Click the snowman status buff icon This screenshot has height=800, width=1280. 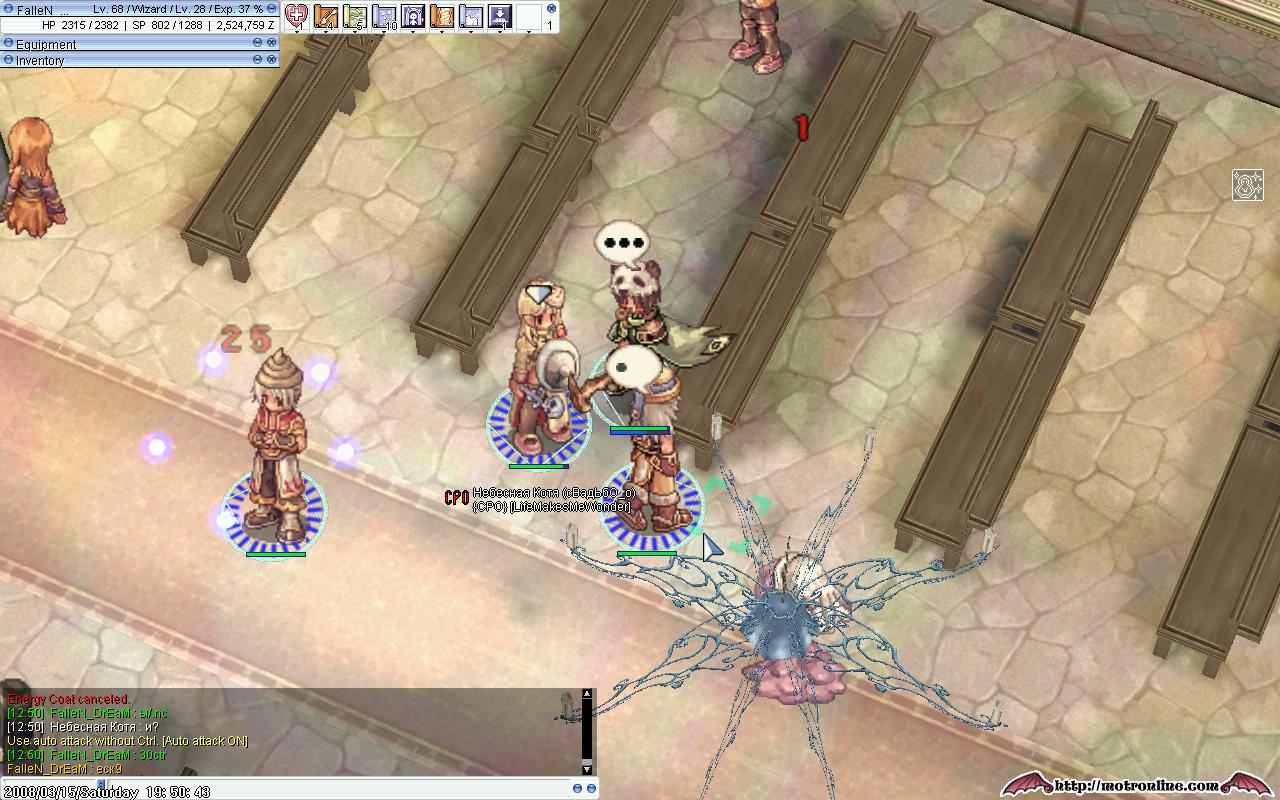(x=1247, y=185)
